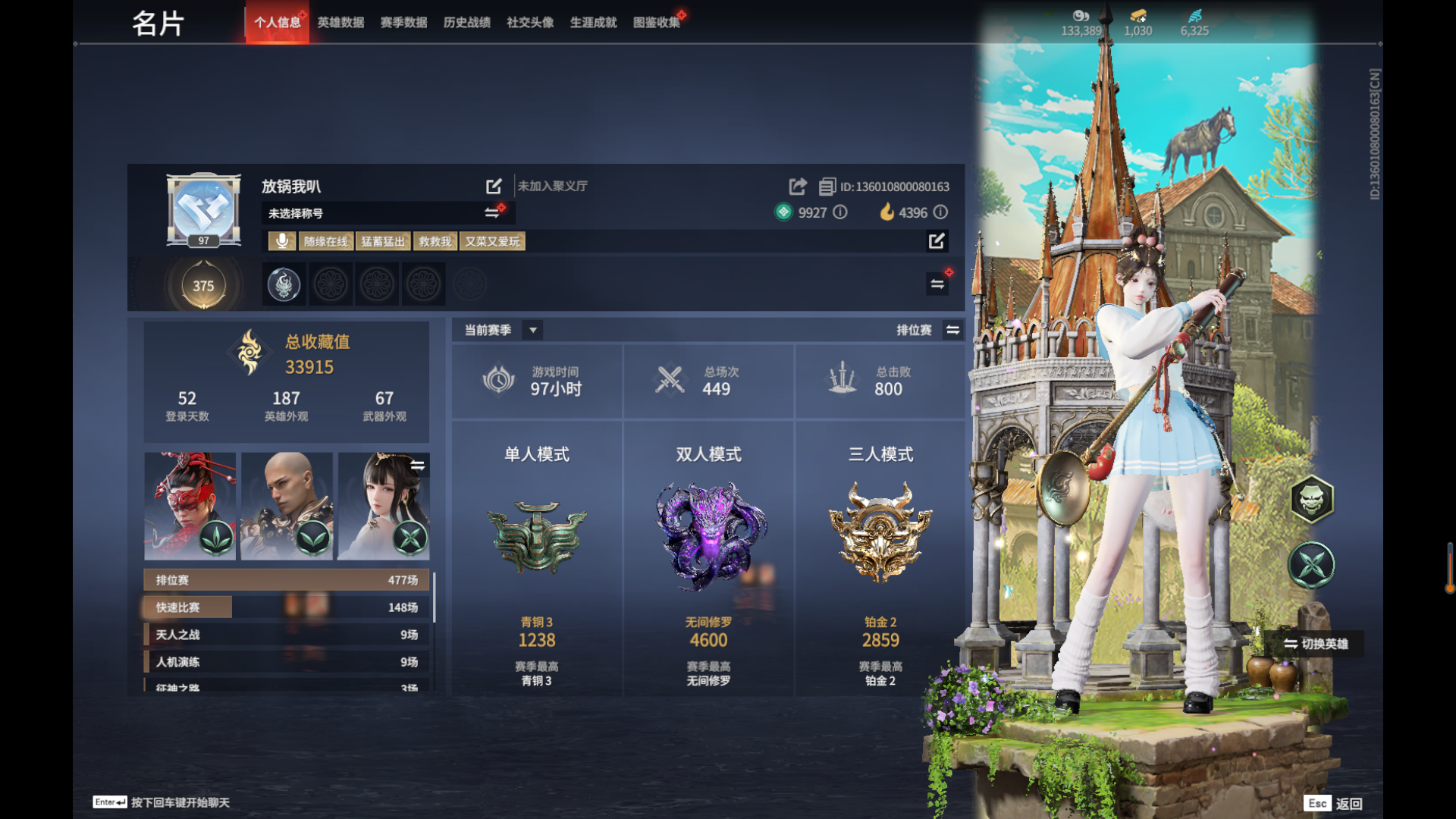The image size is (1456, 819).
Task: Open the 当前赛季 season dropdown
Action: (x=533, y=330)
